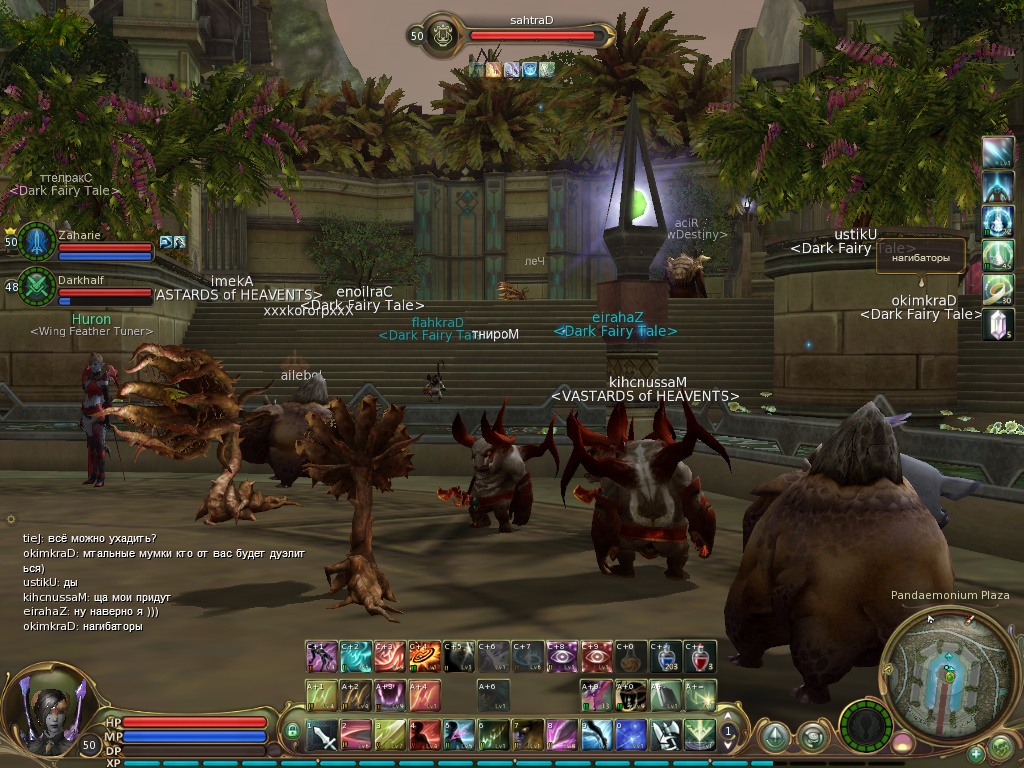Click the golden ring icon in the side bar
This screenshot has width=1024, height=768.
point(997,290)
